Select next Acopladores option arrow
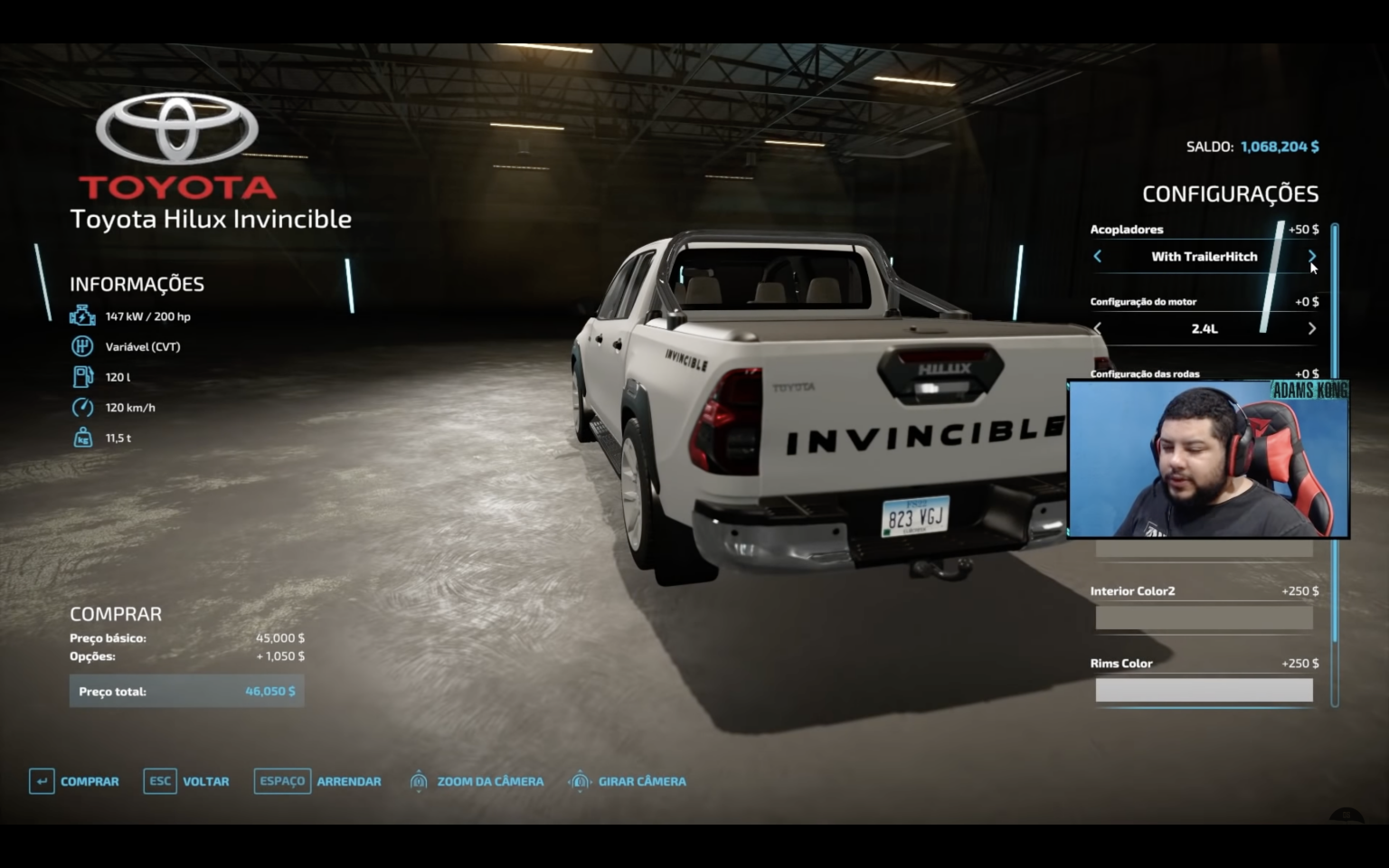1389x868 pixels. [1311, 257]
